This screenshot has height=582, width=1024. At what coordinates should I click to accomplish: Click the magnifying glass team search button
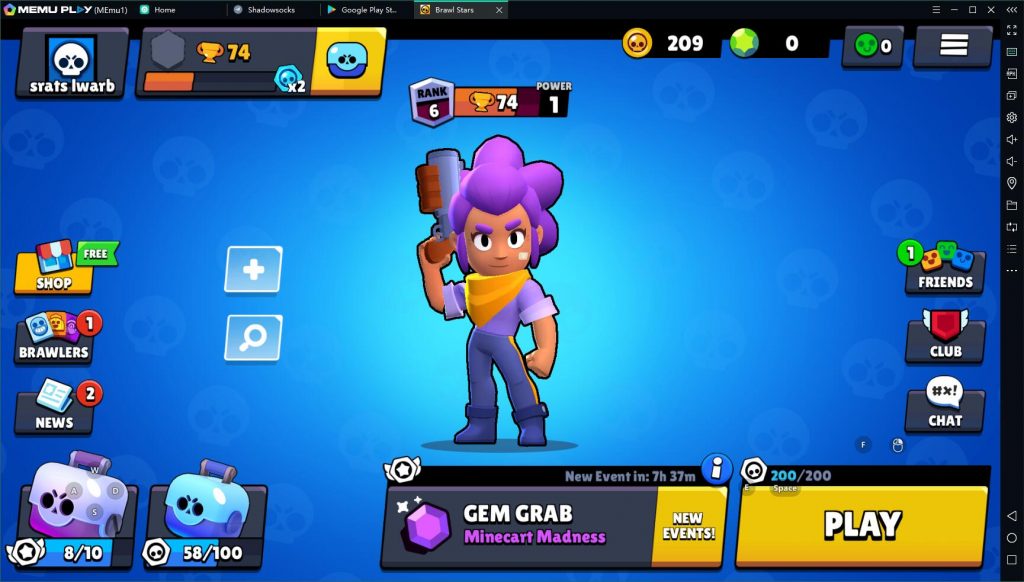253,338
